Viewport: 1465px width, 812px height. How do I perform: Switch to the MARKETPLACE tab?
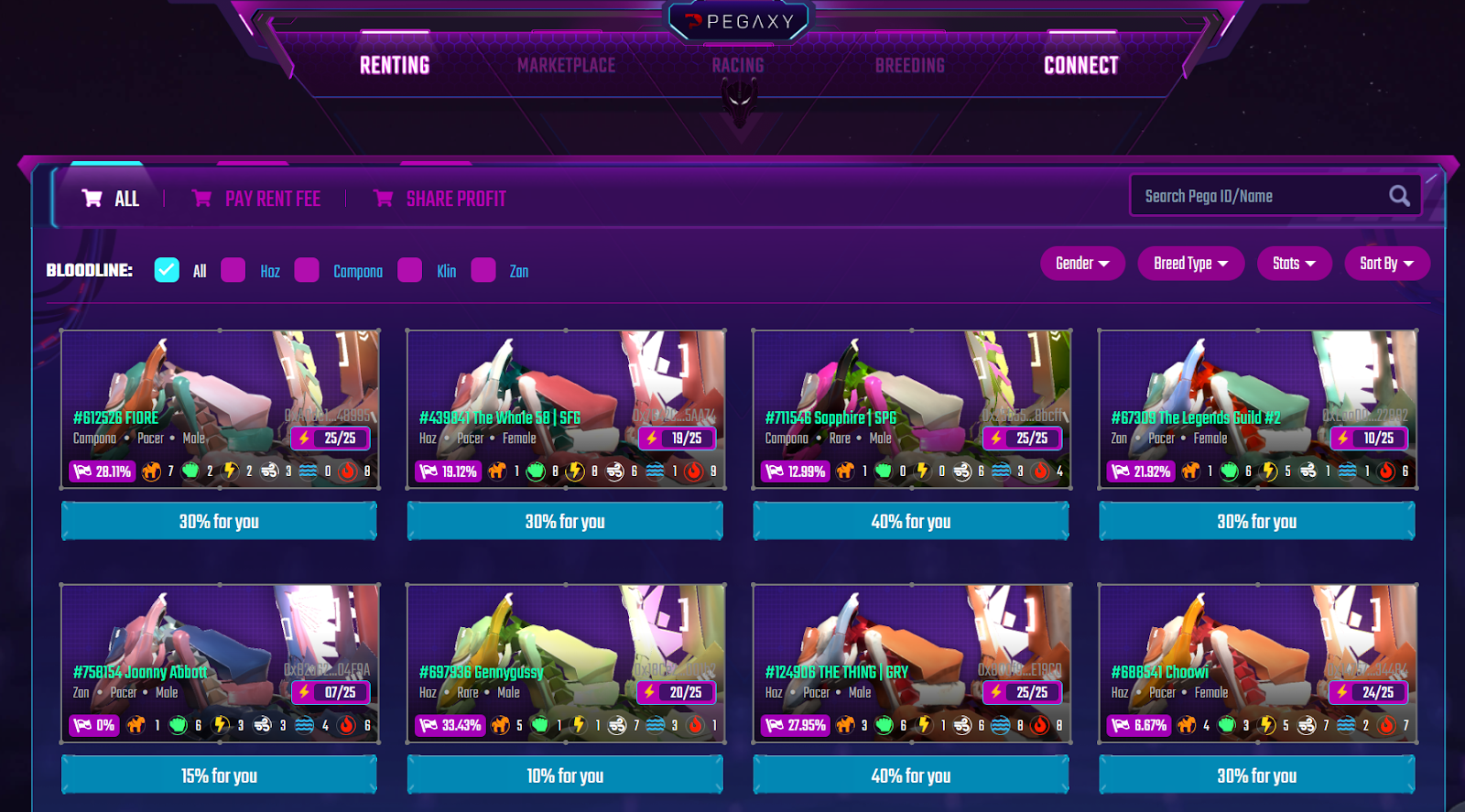pyautogui.click(x=566, y=65)
